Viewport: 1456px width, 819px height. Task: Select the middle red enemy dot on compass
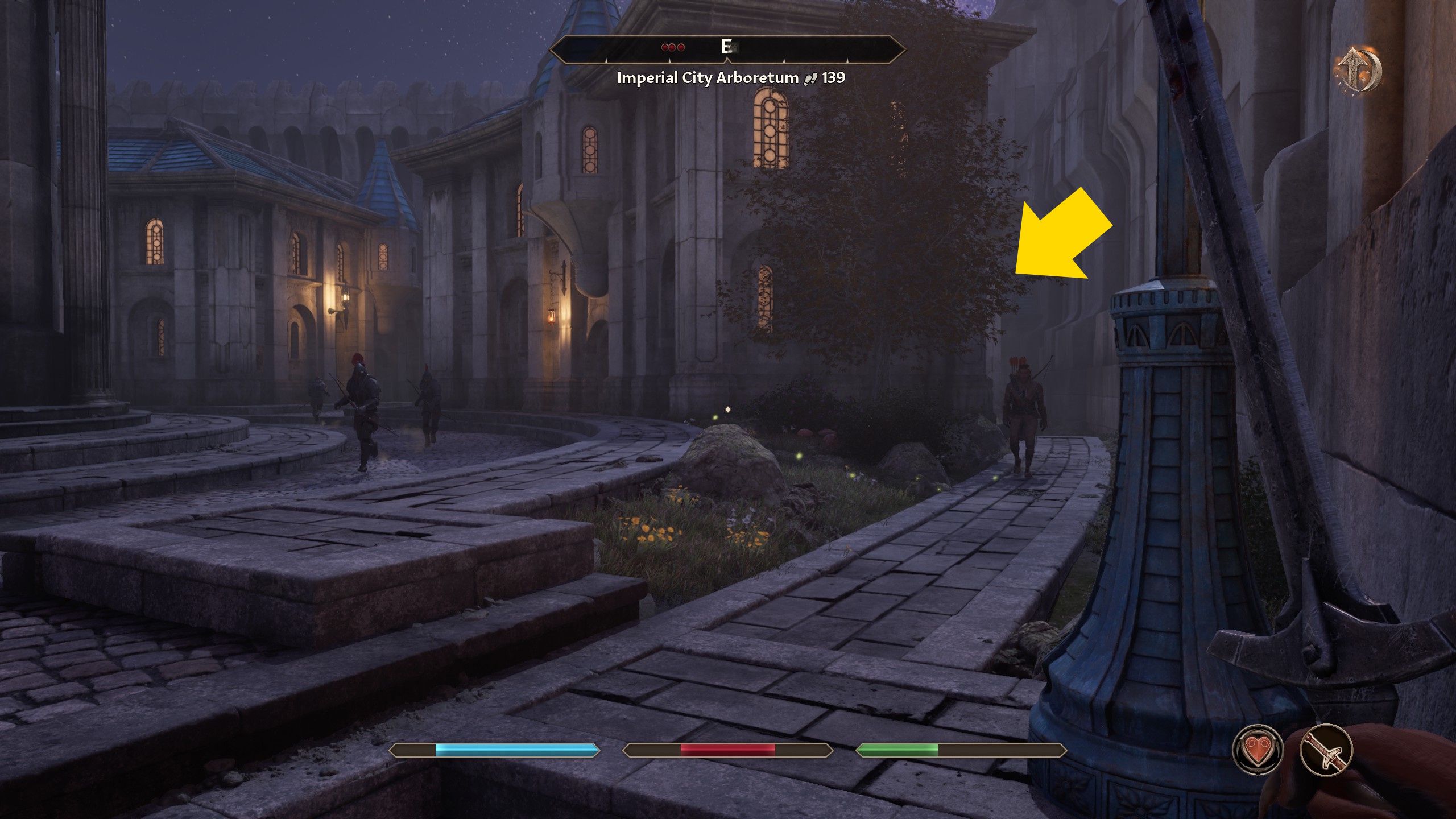click(x=672, y=48)
